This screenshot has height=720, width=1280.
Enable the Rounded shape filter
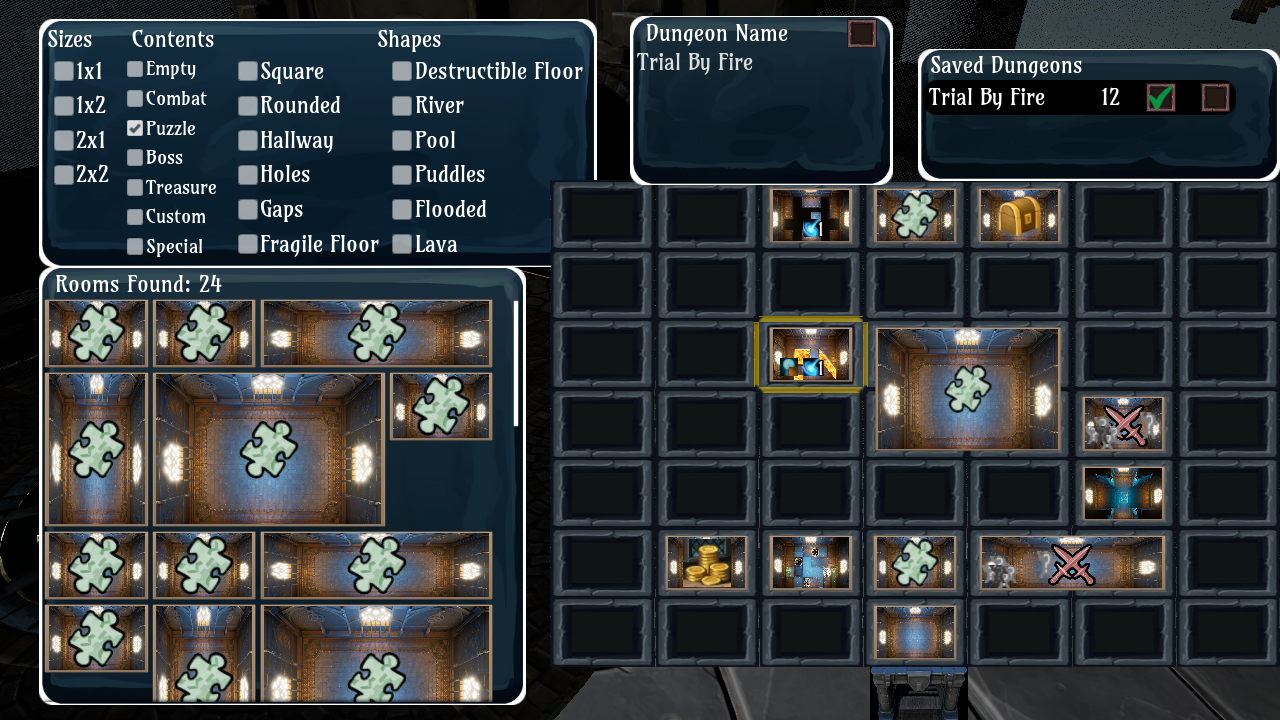248,106
